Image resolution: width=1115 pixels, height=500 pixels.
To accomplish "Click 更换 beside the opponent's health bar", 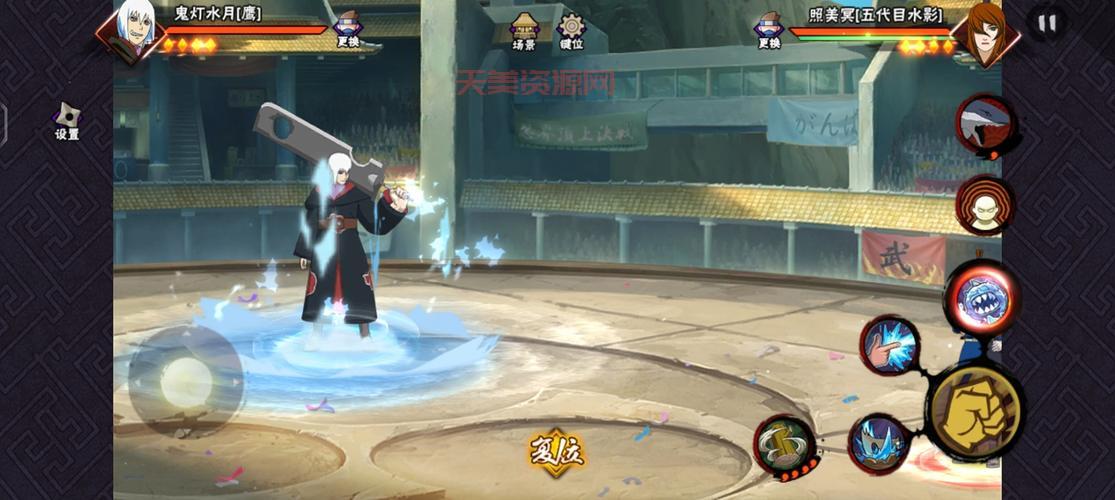I will [768, 29].
